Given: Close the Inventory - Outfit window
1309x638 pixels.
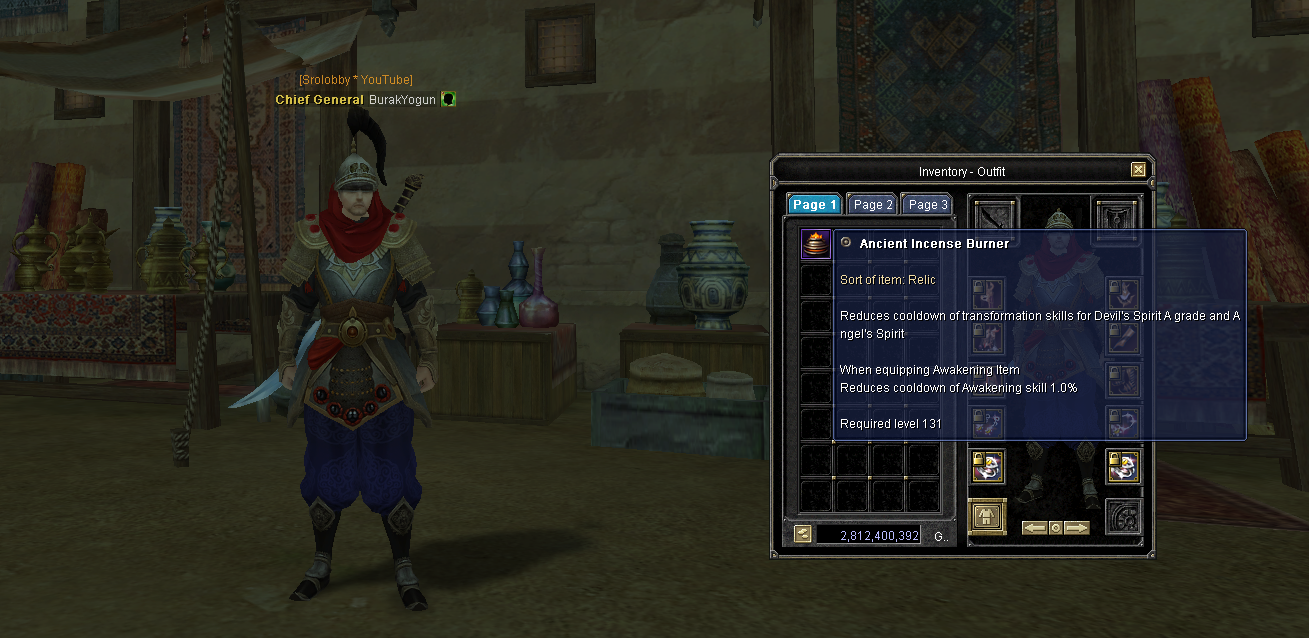Looking at the screenshot, I should (x=1138, y=170).
